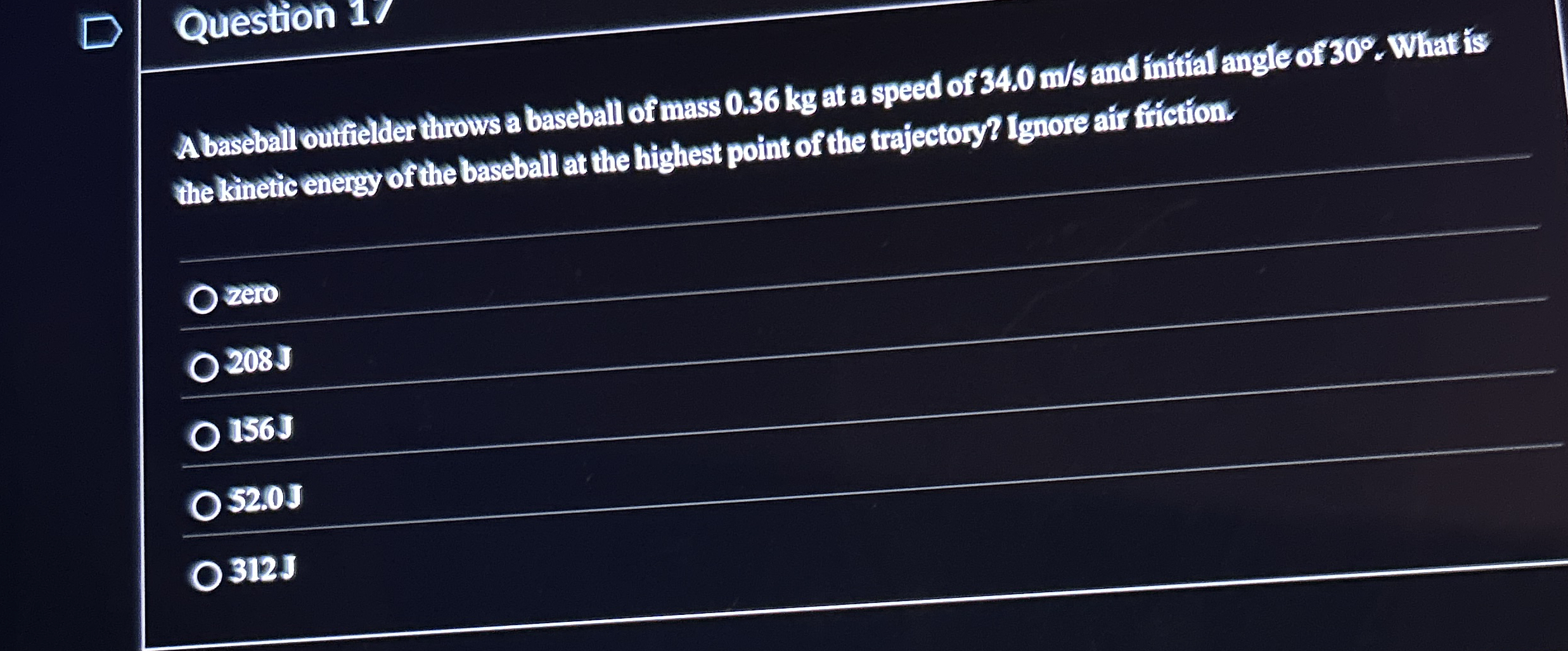Click the '208 J' label text
1568x651 pixels.
point(260,361)
